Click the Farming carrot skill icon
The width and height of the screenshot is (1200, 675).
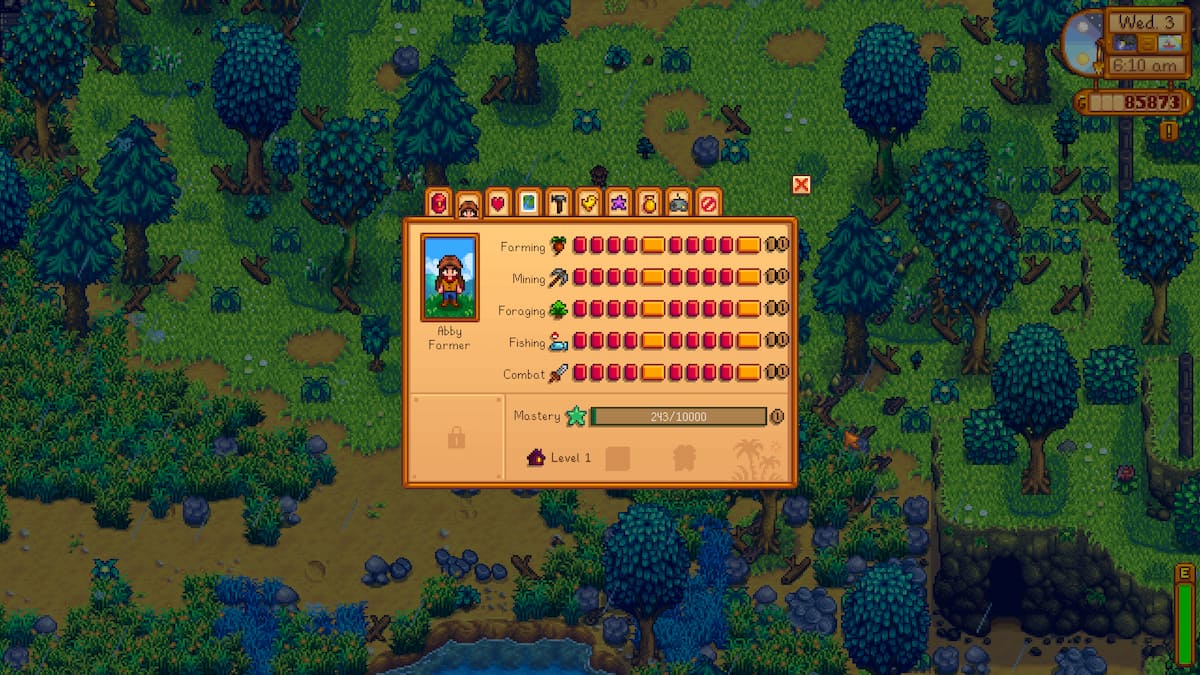pyautogui.click(x=559, y=246)
